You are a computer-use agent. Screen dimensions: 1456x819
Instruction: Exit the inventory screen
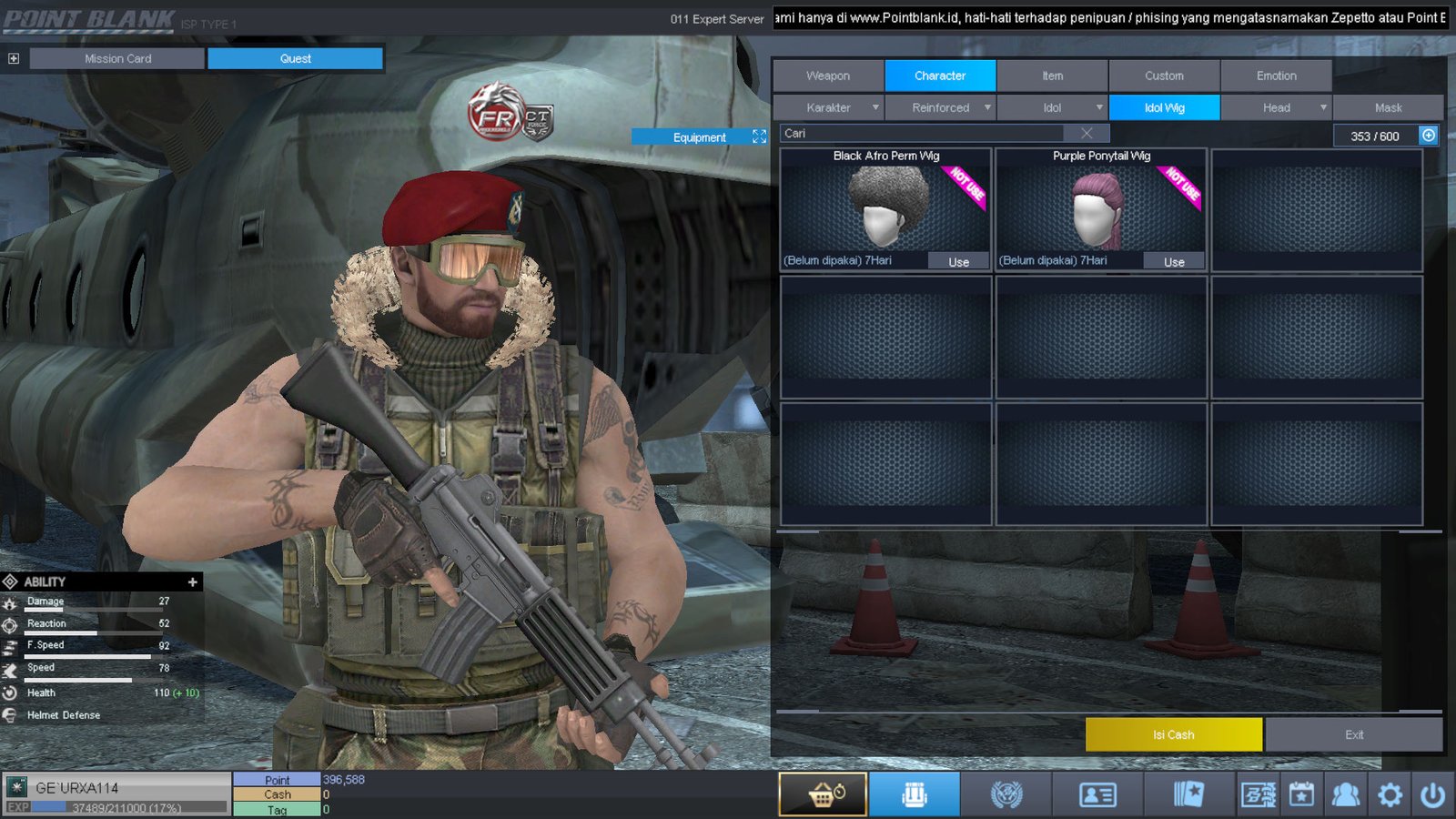pos(1353,734)
